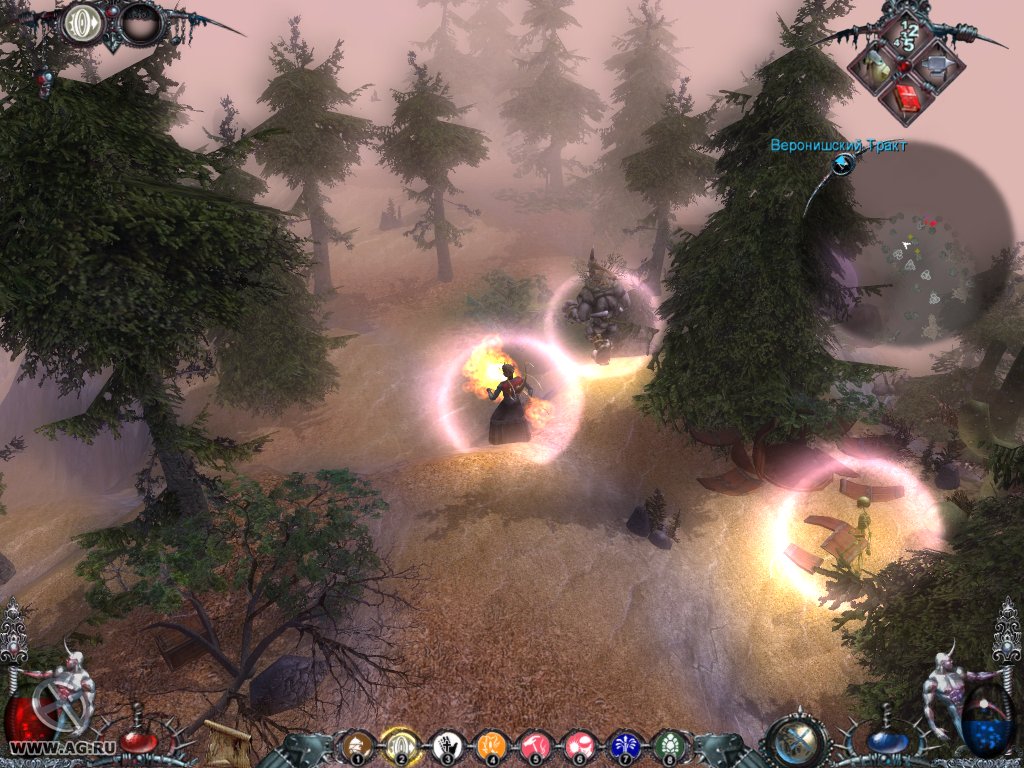Select the active aura icon at top left
1024x768 pixels.
84,24
